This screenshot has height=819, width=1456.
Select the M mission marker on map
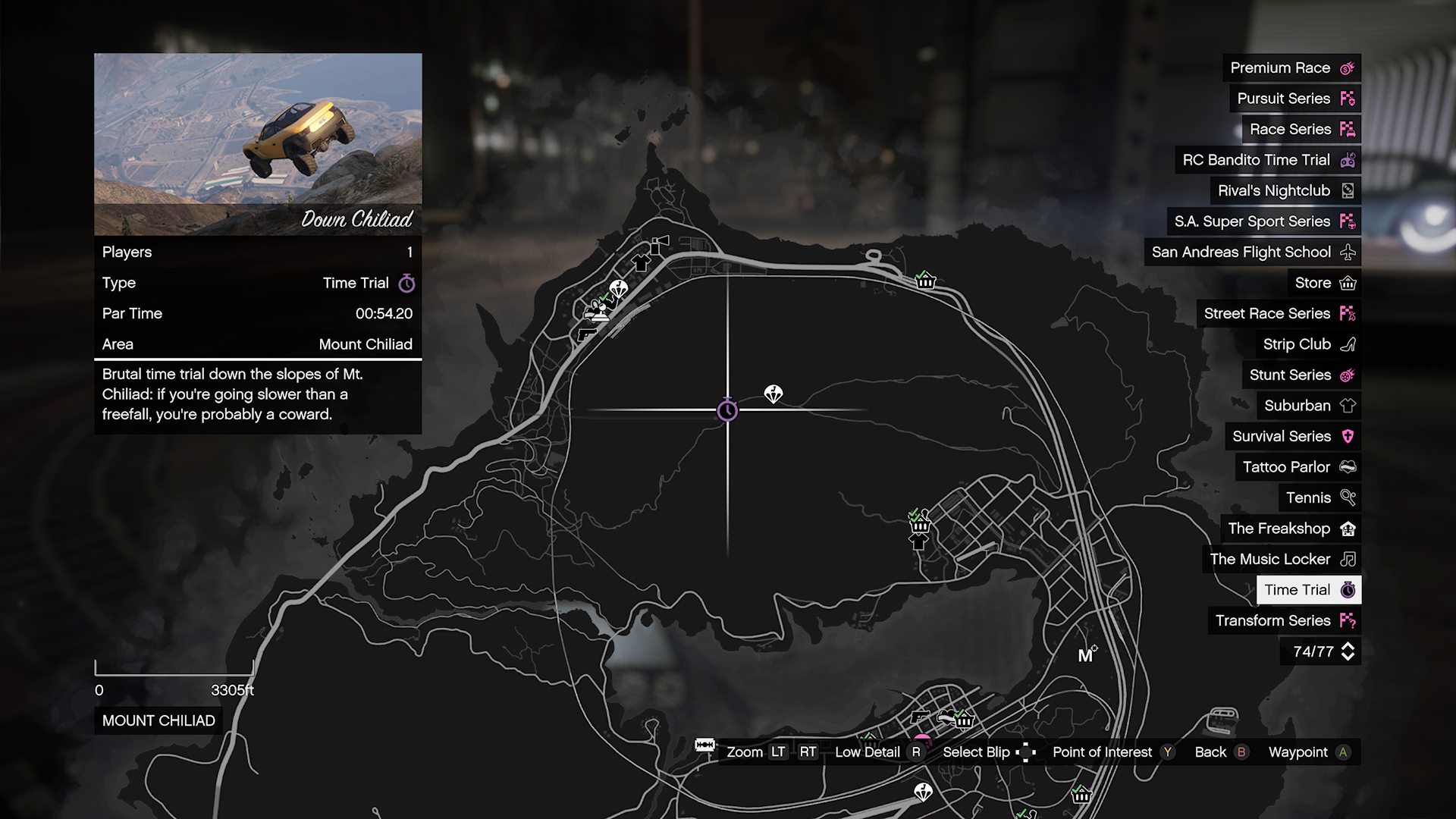[x=1087, y=655]
